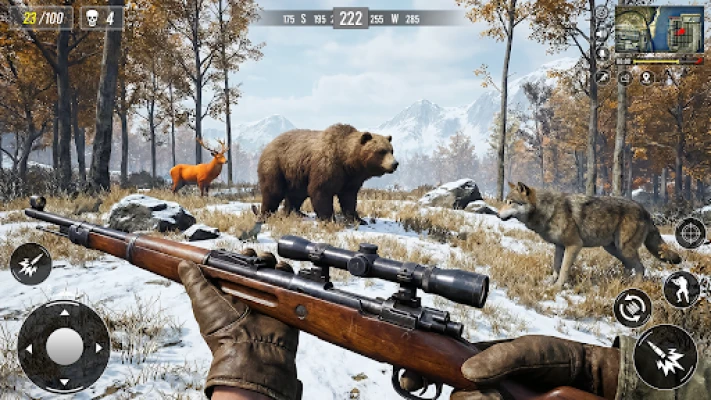Tap the circular arrows reload button
711x400 pixels.
(632, 307)
